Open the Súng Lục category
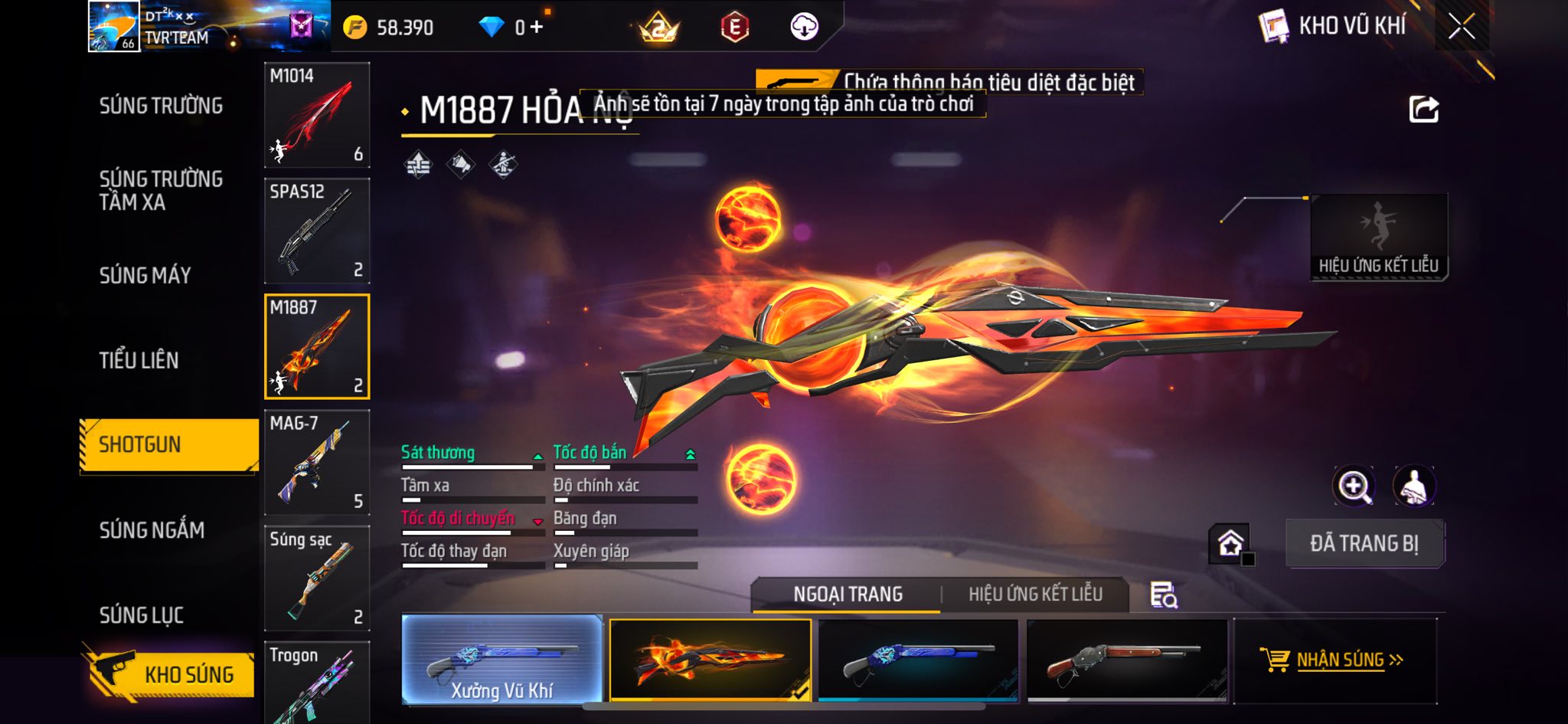 [x=141, y=614]
